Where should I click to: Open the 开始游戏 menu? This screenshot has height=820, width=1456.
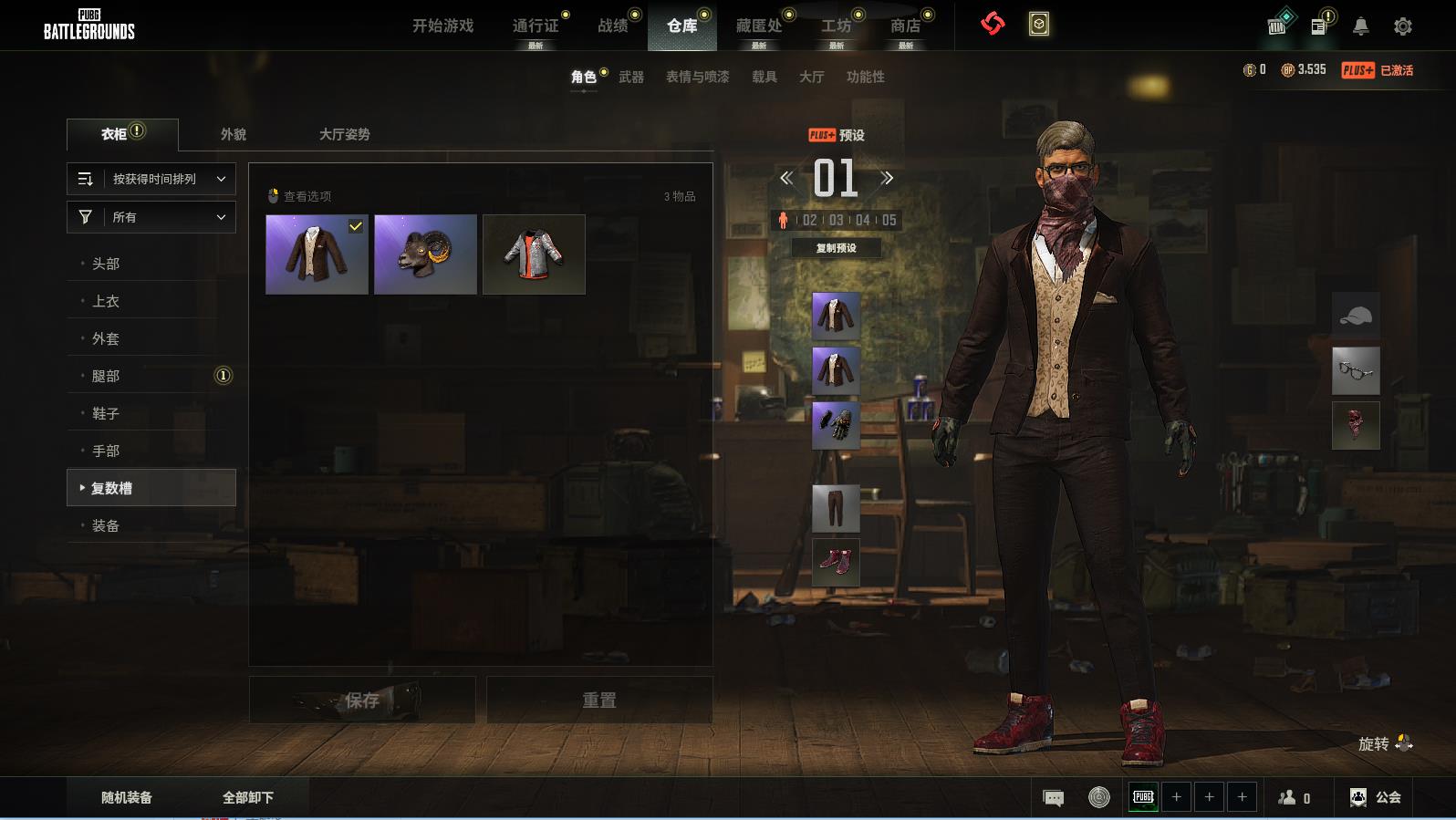click(442, 26)
